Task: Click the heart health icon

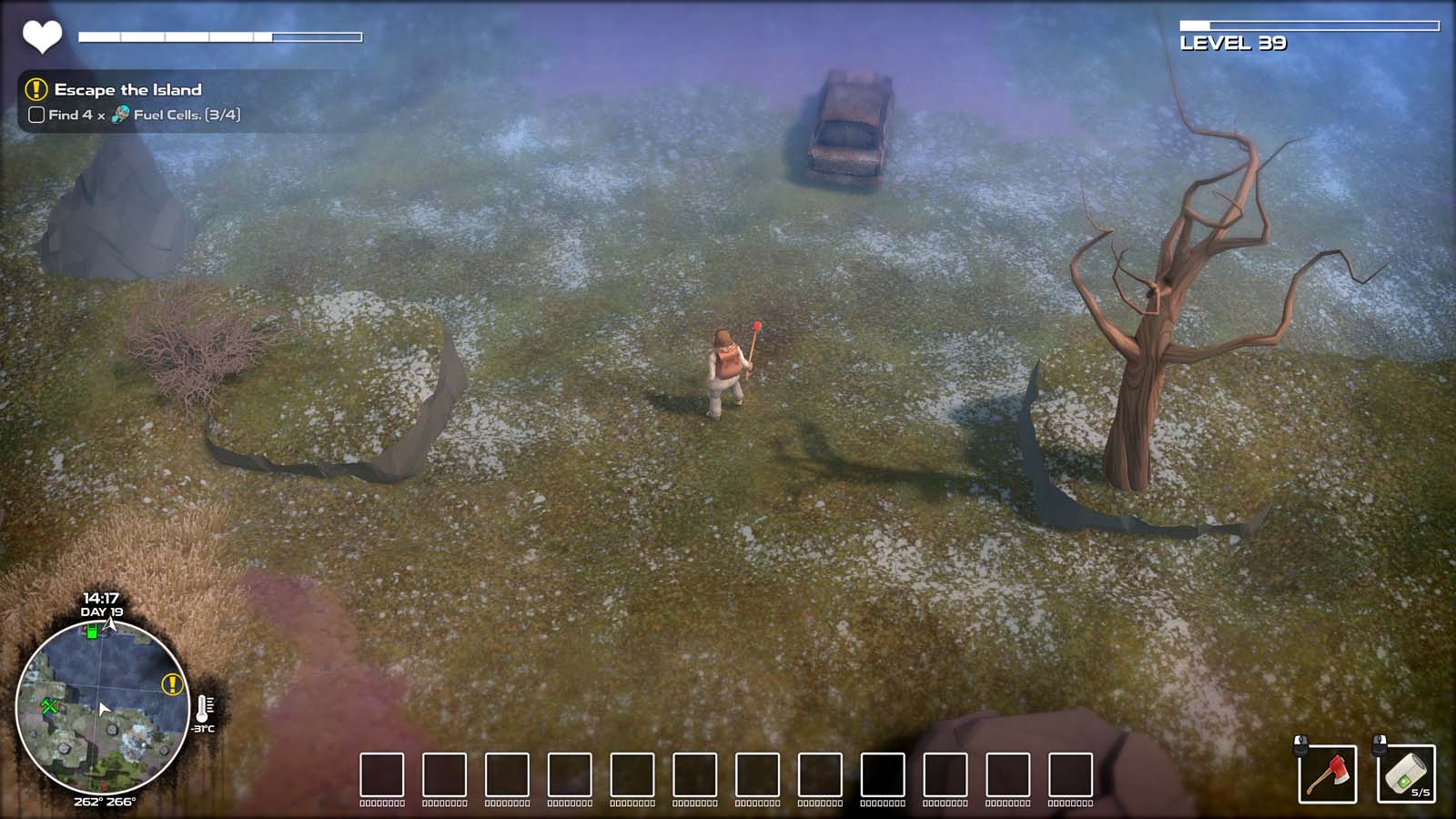Action: point(41,36)
